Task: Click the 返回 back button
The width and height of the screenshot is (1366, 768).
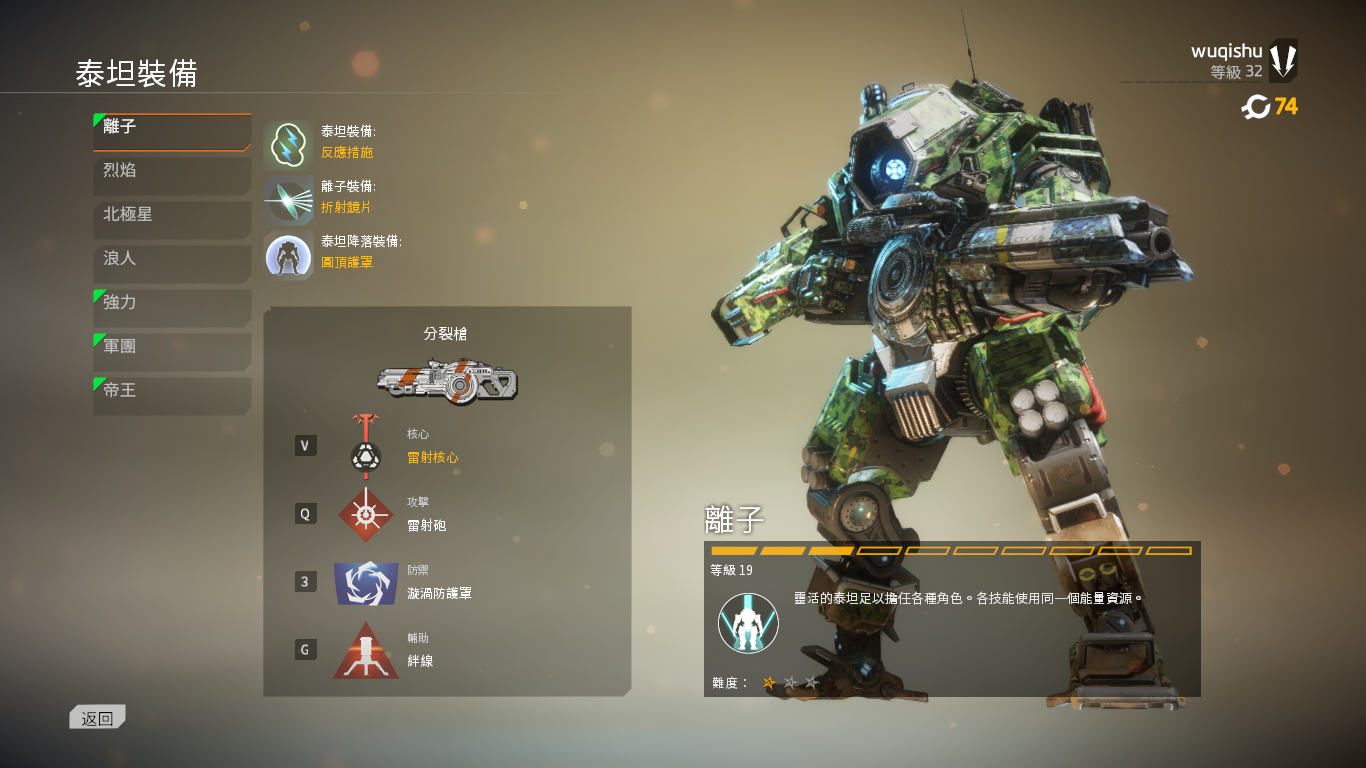Action: 96,716
